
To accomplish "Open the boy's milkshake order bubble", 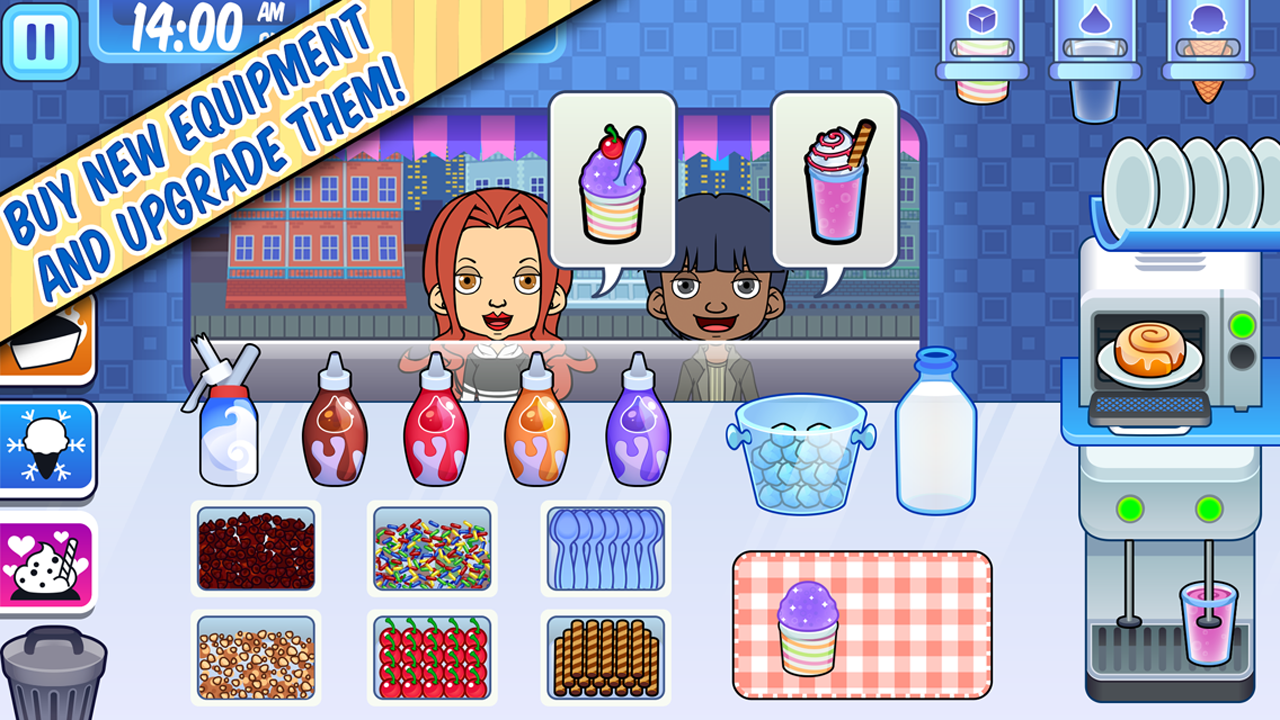I will [832, 180].
